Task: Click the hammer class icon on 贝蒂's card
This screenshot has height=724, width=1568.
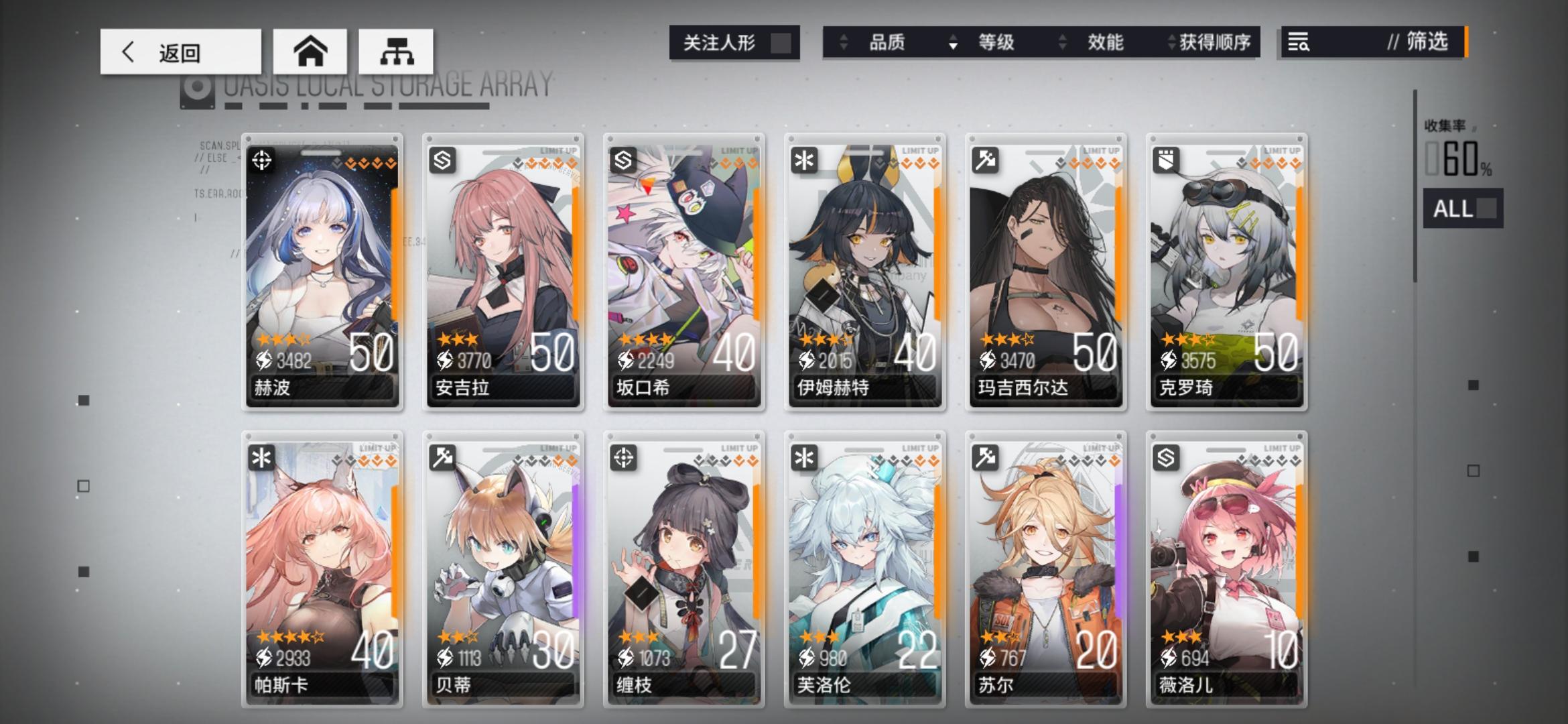Action: pos(442,459)
